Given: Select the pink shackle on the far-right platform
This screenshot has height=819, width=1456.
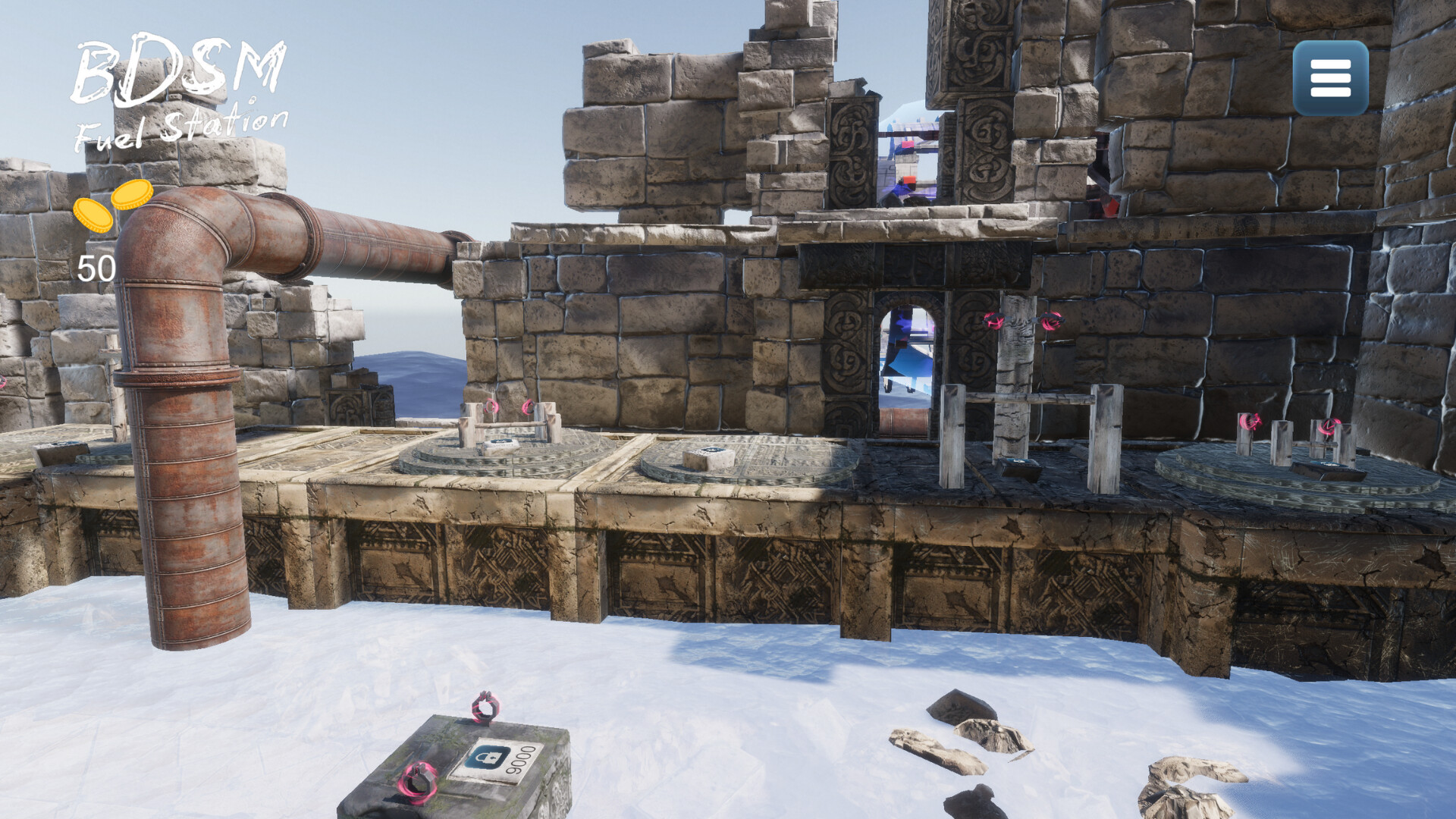Looking at the screenshot, I should [1329, 425].
